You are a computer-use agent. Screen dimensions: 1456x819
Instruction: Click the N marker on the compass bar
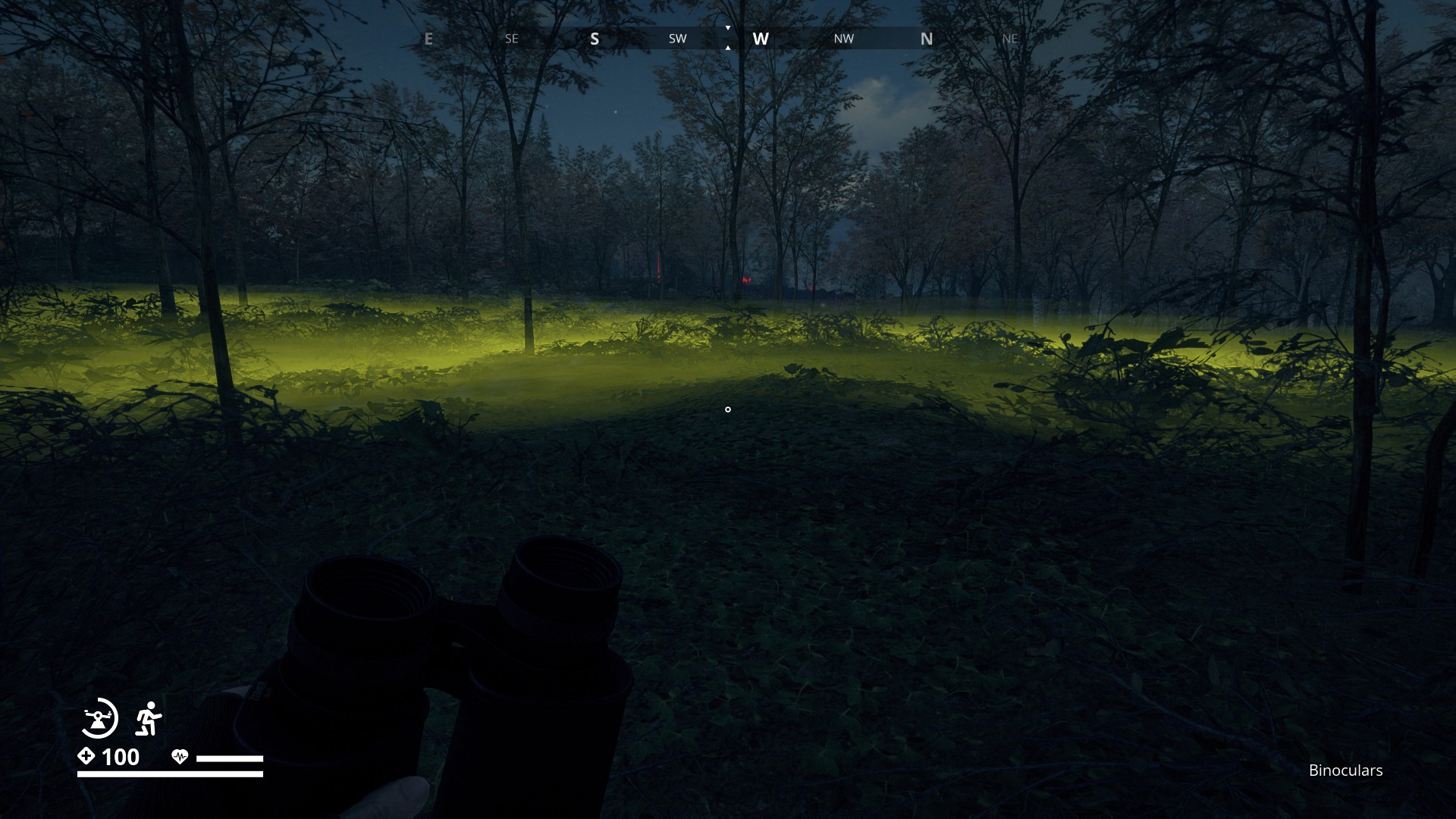click(x=927, y=39)
